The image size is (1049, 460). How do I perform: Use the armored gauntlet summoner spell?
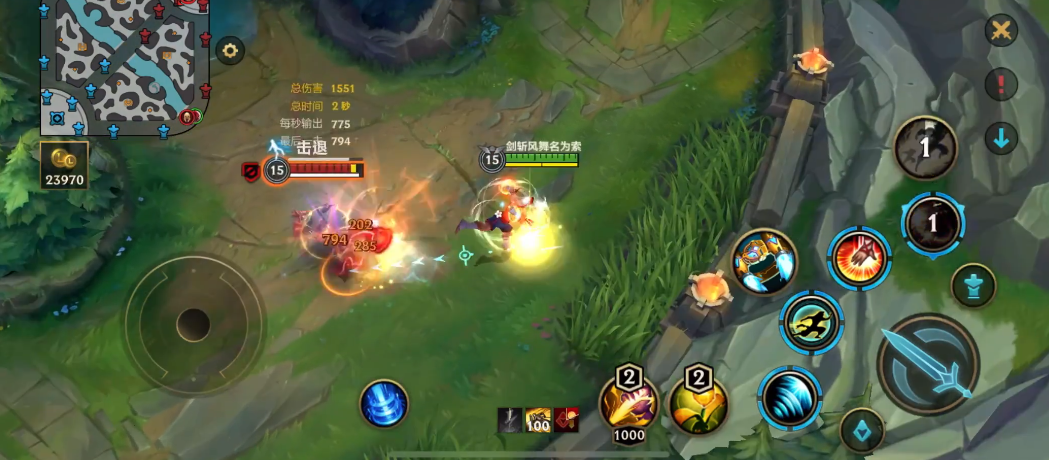(764, 262)
